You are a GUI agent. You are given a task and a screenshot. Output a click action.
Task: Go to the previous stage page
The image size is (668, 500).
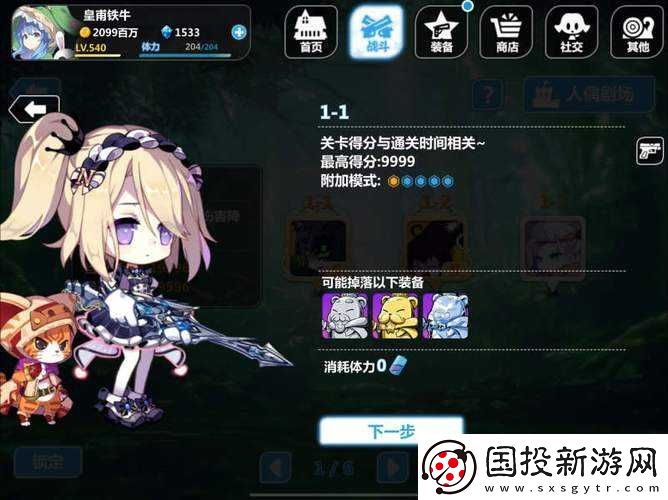tap(275, 467)
